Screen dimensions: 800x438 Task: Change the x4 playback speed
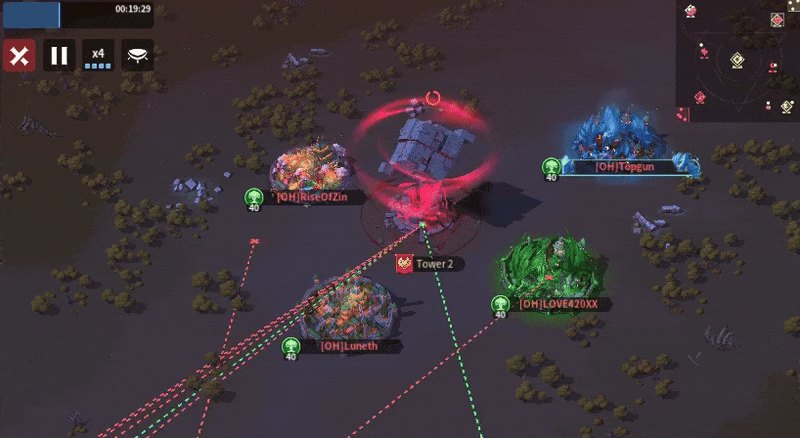coord(98,55)
